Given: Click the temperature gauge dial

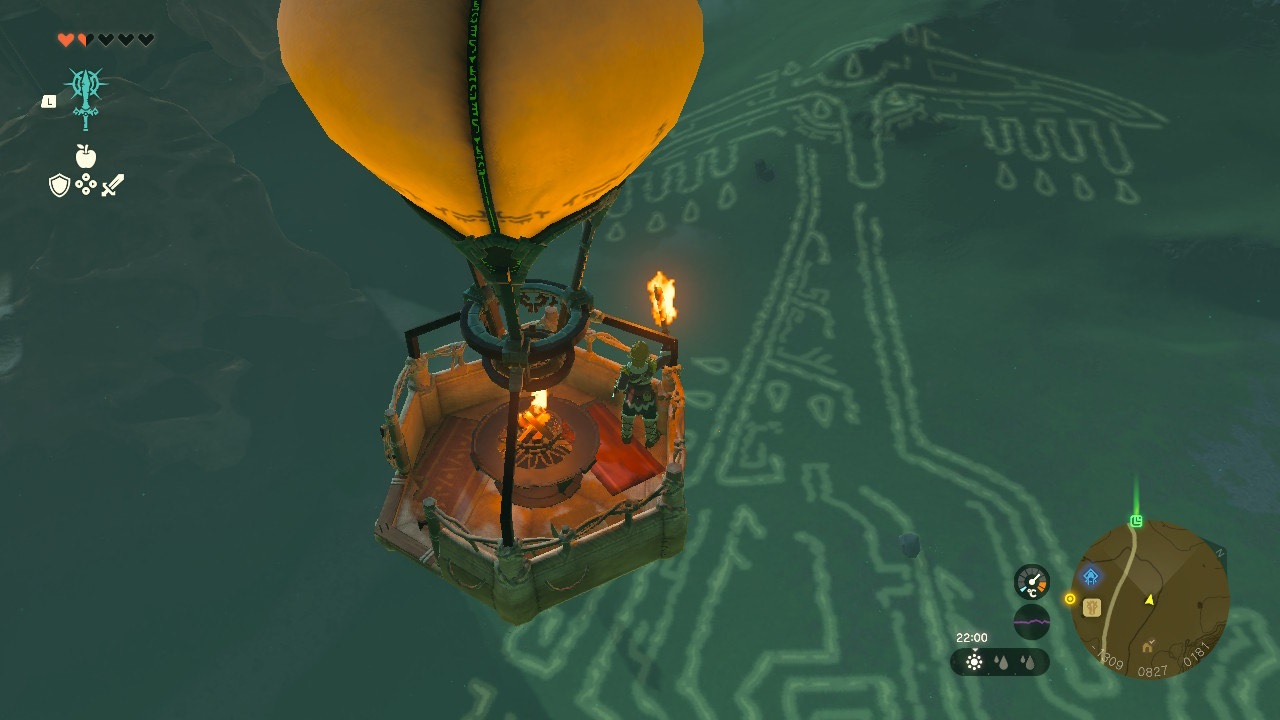Looking at the screenshot, I should (1031, 580).
